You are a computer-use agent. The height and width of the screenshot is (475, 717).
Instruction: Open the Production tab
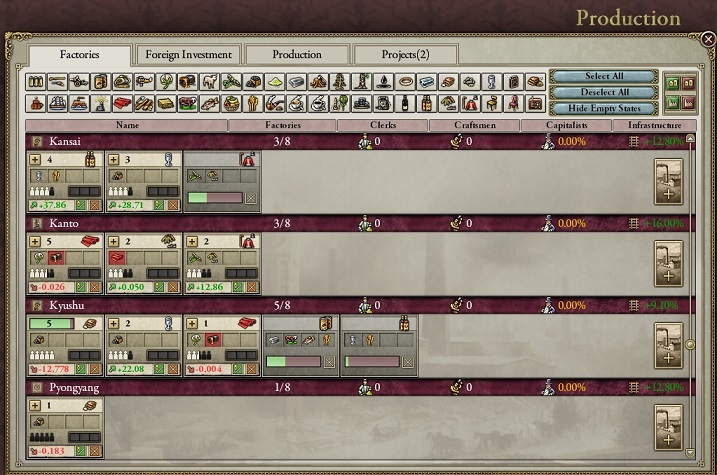coord(297,55)
